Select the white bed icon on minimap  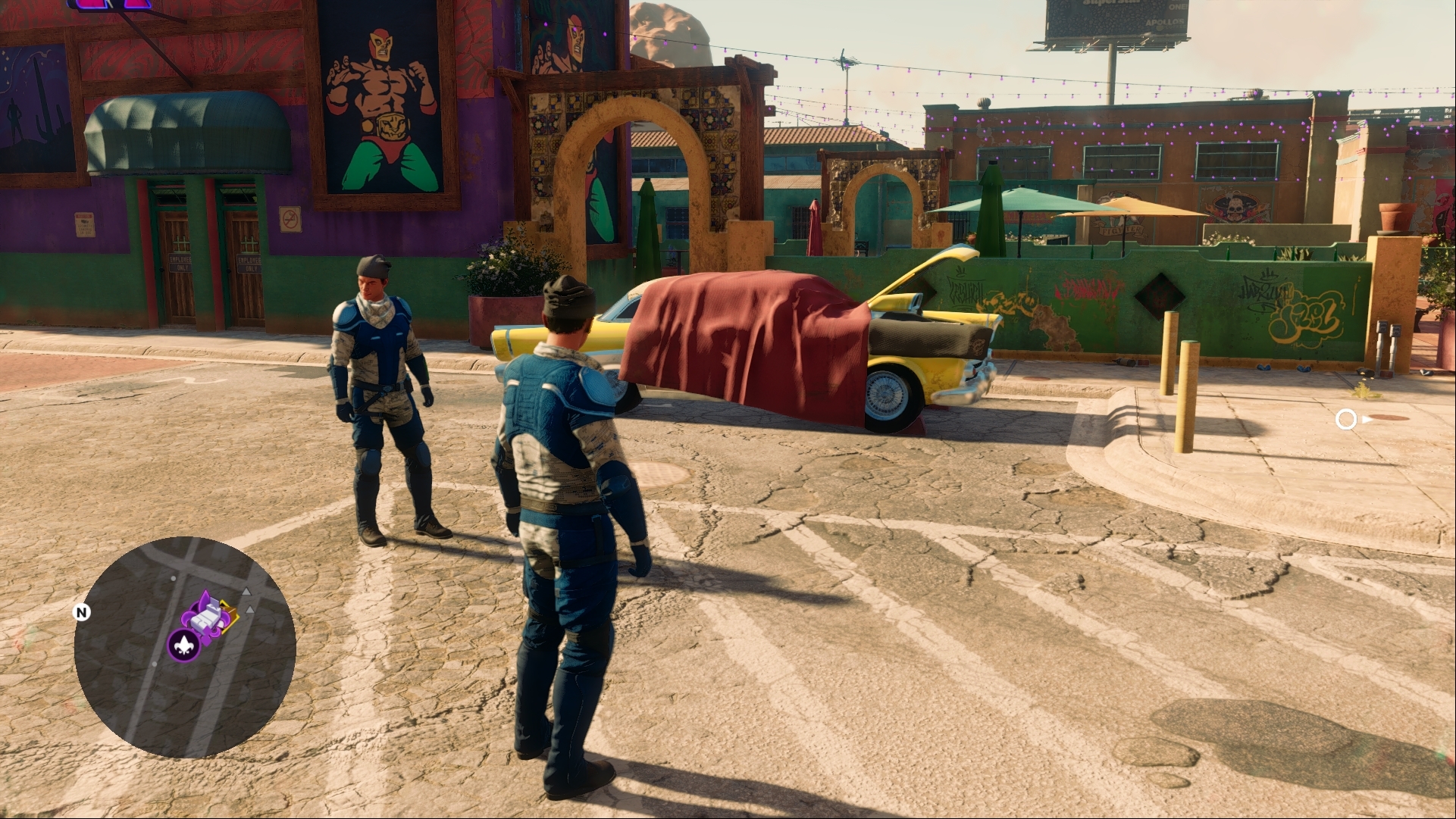[207, 617]
